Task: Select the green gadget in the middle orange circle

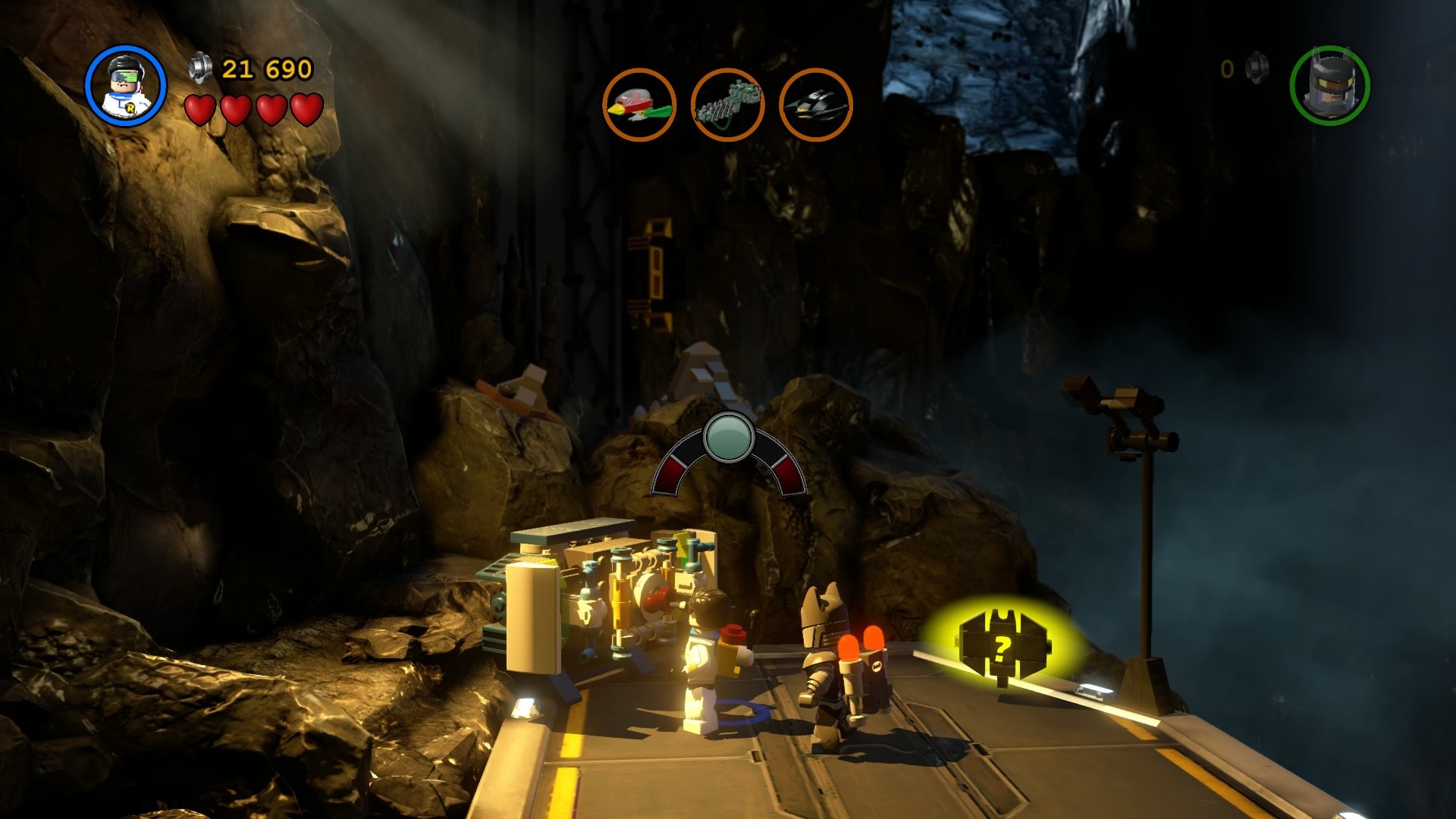Action: [x=727, y=103]
